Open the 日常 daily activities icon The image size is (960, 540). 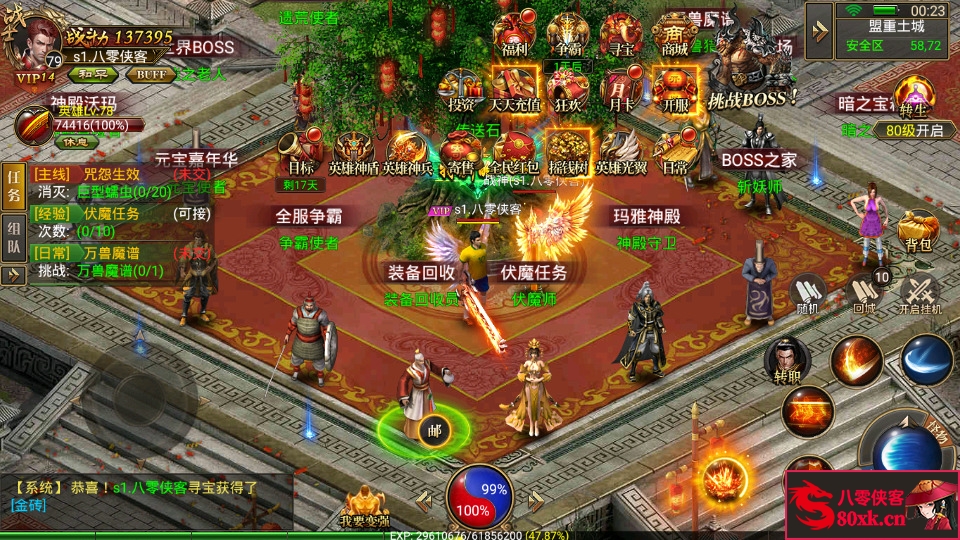pyautogui.click(x=675, y=154)
